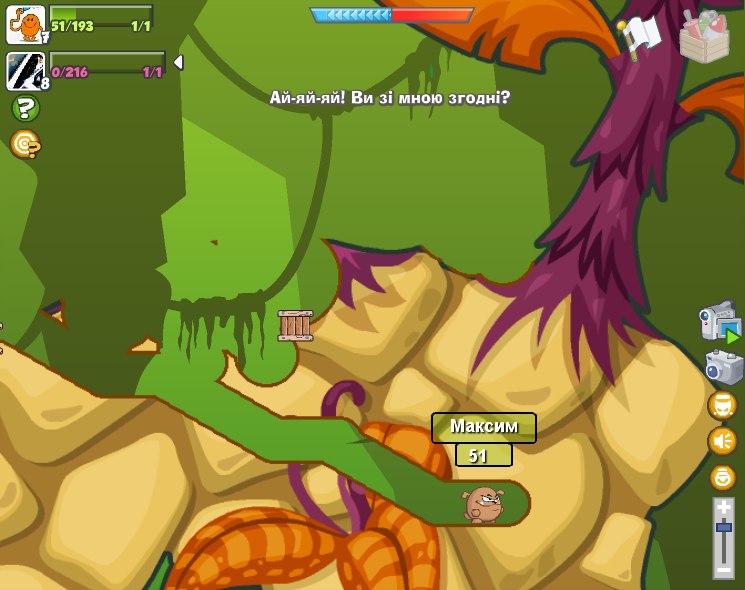
Task: Open help with the green question mark
Action: coord(25,108)
